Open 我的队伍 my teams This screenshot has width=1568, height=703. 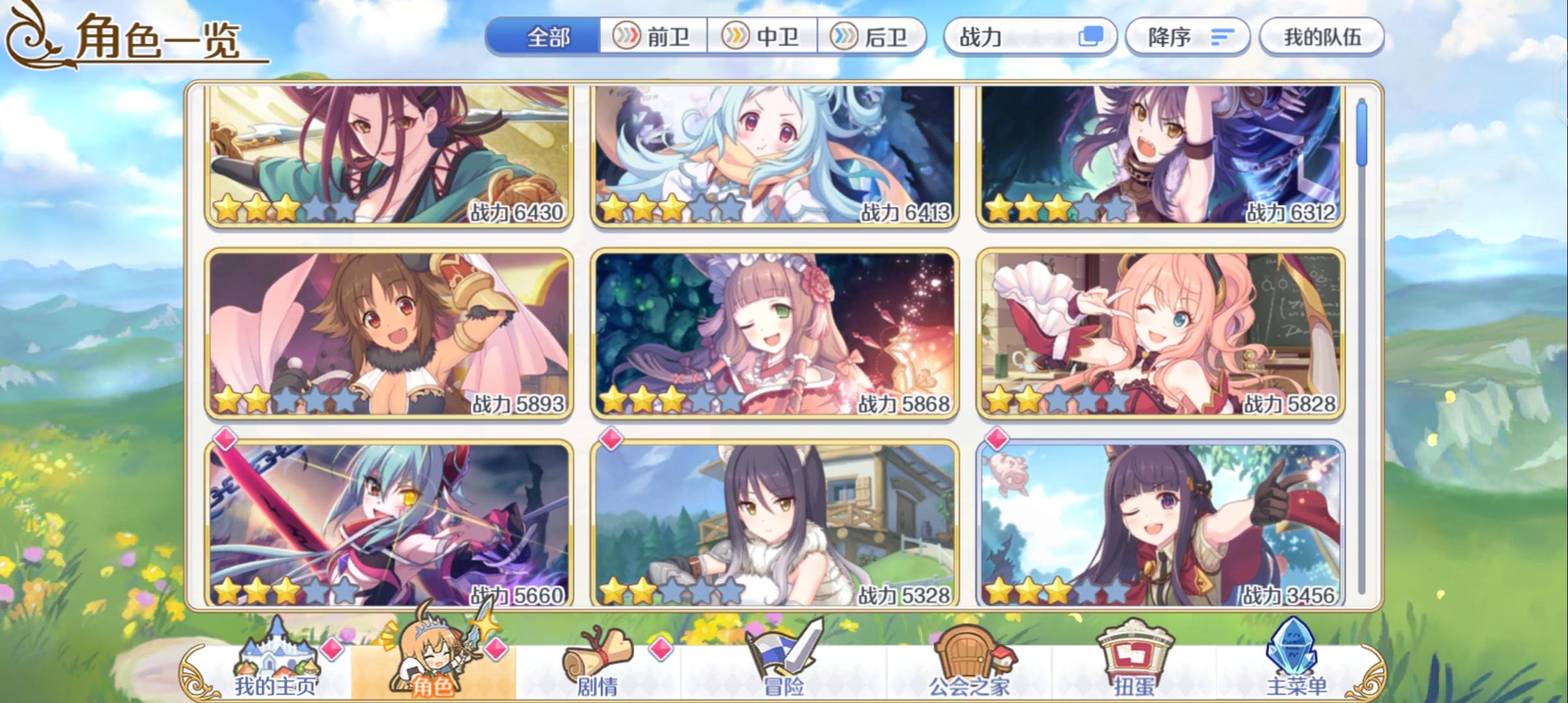coord(1322,37)
